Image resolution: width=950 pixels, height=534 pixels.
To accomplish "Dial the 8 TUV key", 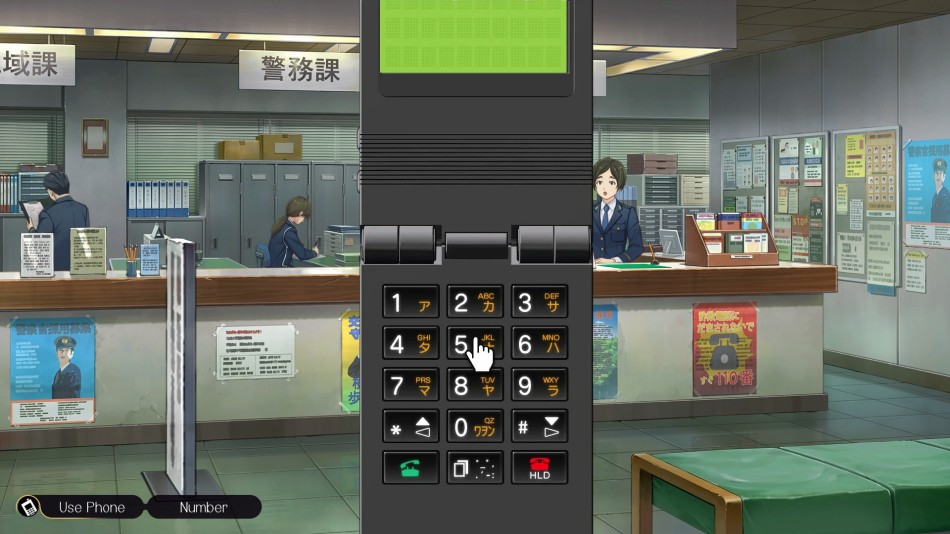I will (x=475, y=385).
